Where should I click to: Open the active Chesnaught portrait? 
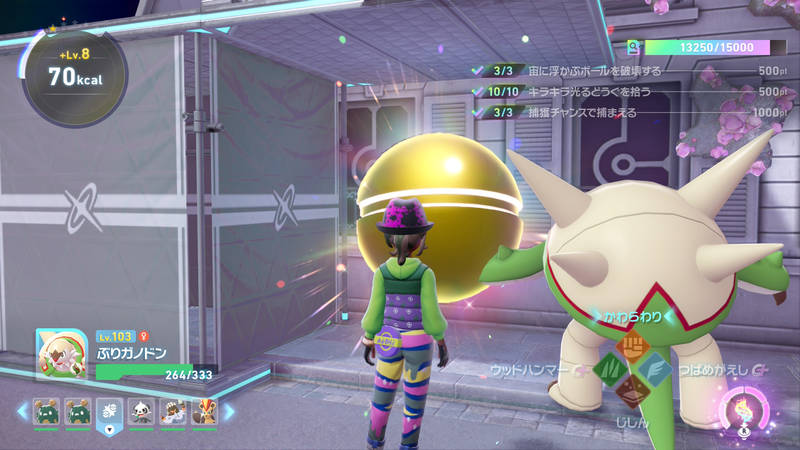point(59,354)
